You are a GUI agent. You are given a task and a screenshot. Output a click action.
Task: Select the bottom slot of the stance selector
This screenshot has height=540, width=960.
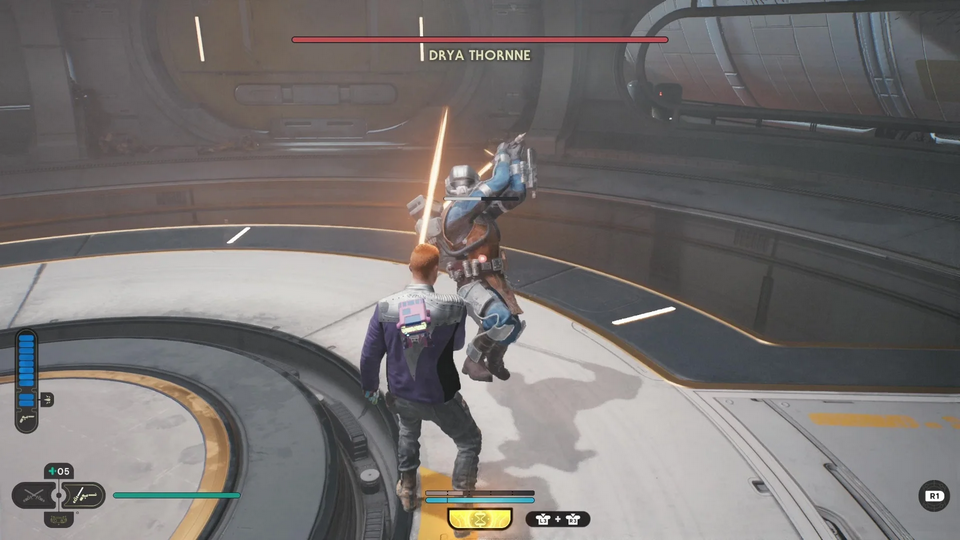[59, 519]
